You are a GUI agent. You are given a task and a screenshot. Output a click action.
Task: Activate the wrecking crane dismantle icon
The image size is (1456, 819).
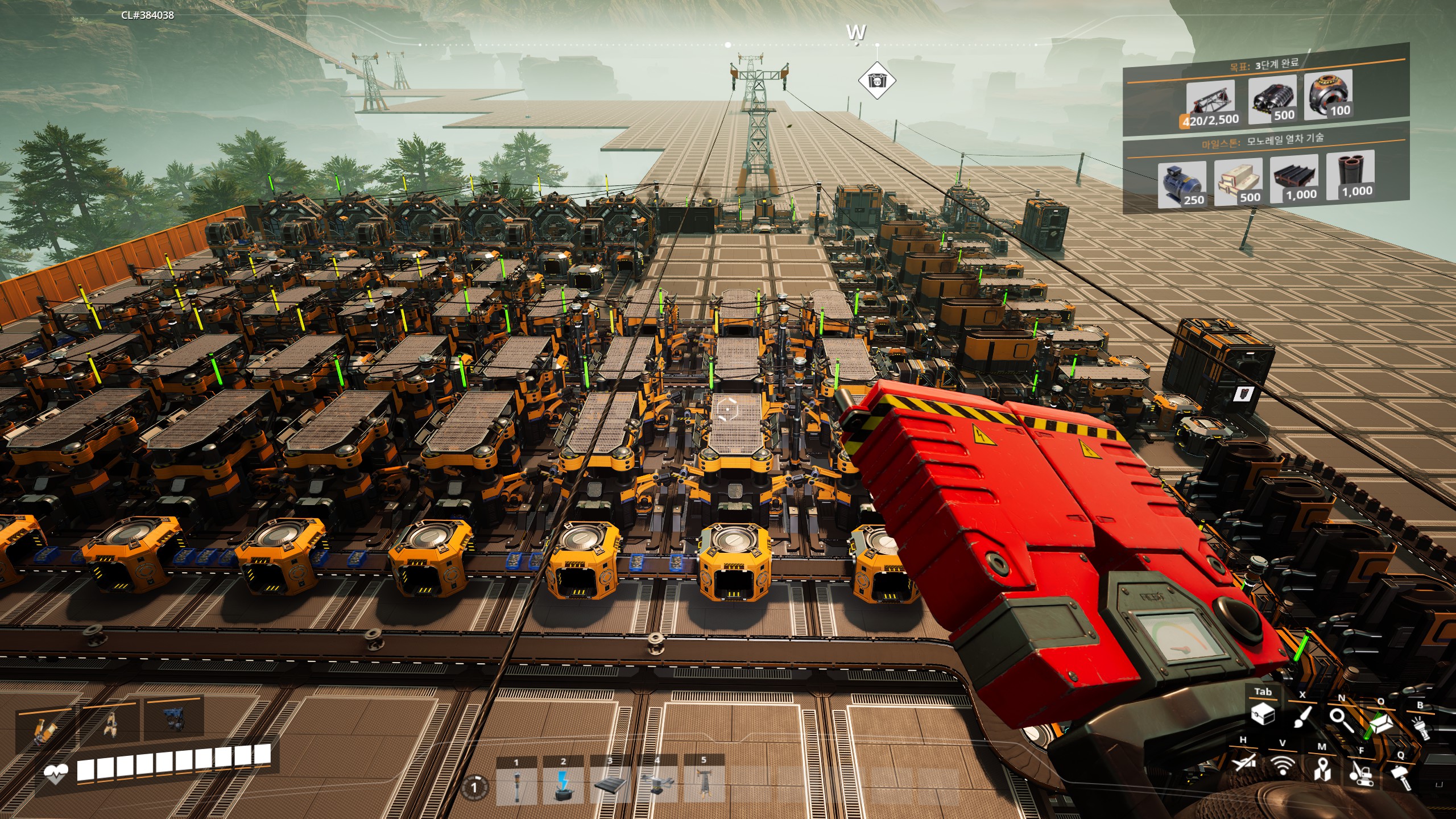(x=1362, y=772)
